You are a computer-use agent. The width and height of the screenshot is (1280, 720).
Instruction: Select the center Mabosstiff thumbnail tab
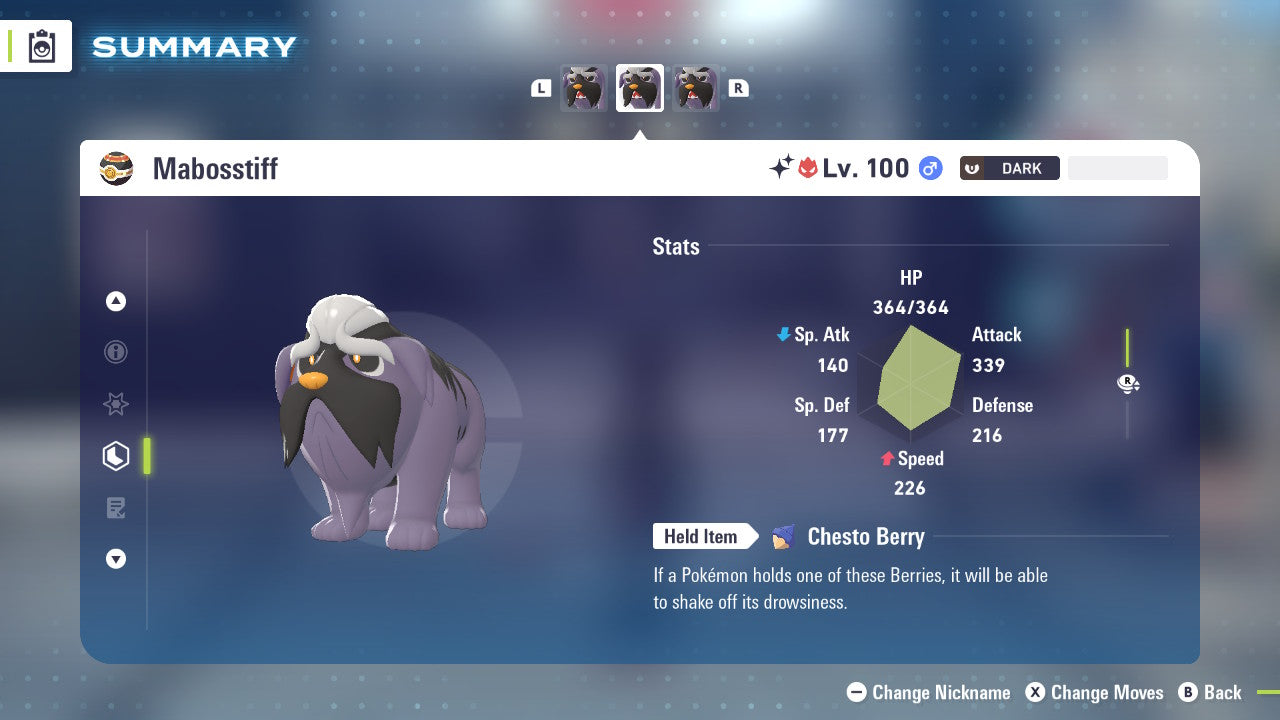click(640, 87)
